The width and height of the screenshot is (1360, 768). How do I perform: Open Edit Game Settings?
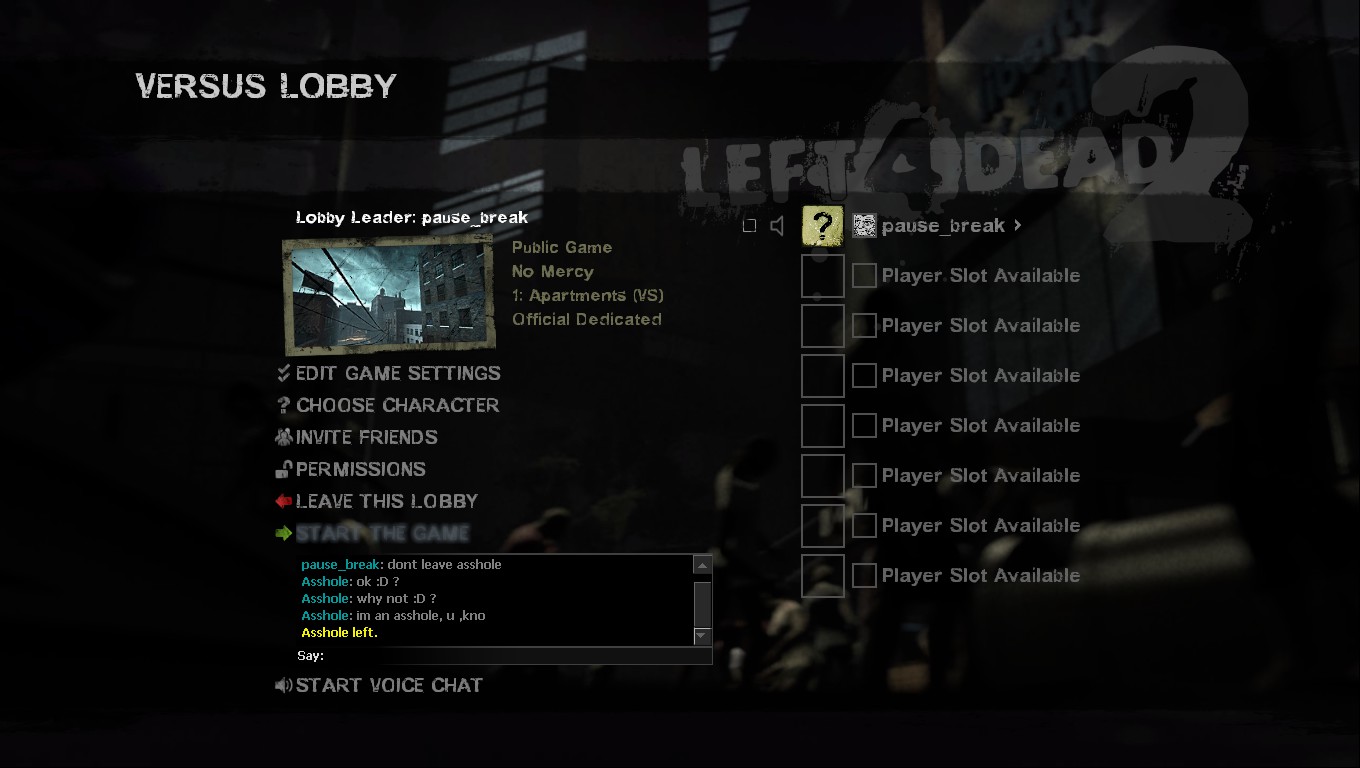tap(398, 373)
